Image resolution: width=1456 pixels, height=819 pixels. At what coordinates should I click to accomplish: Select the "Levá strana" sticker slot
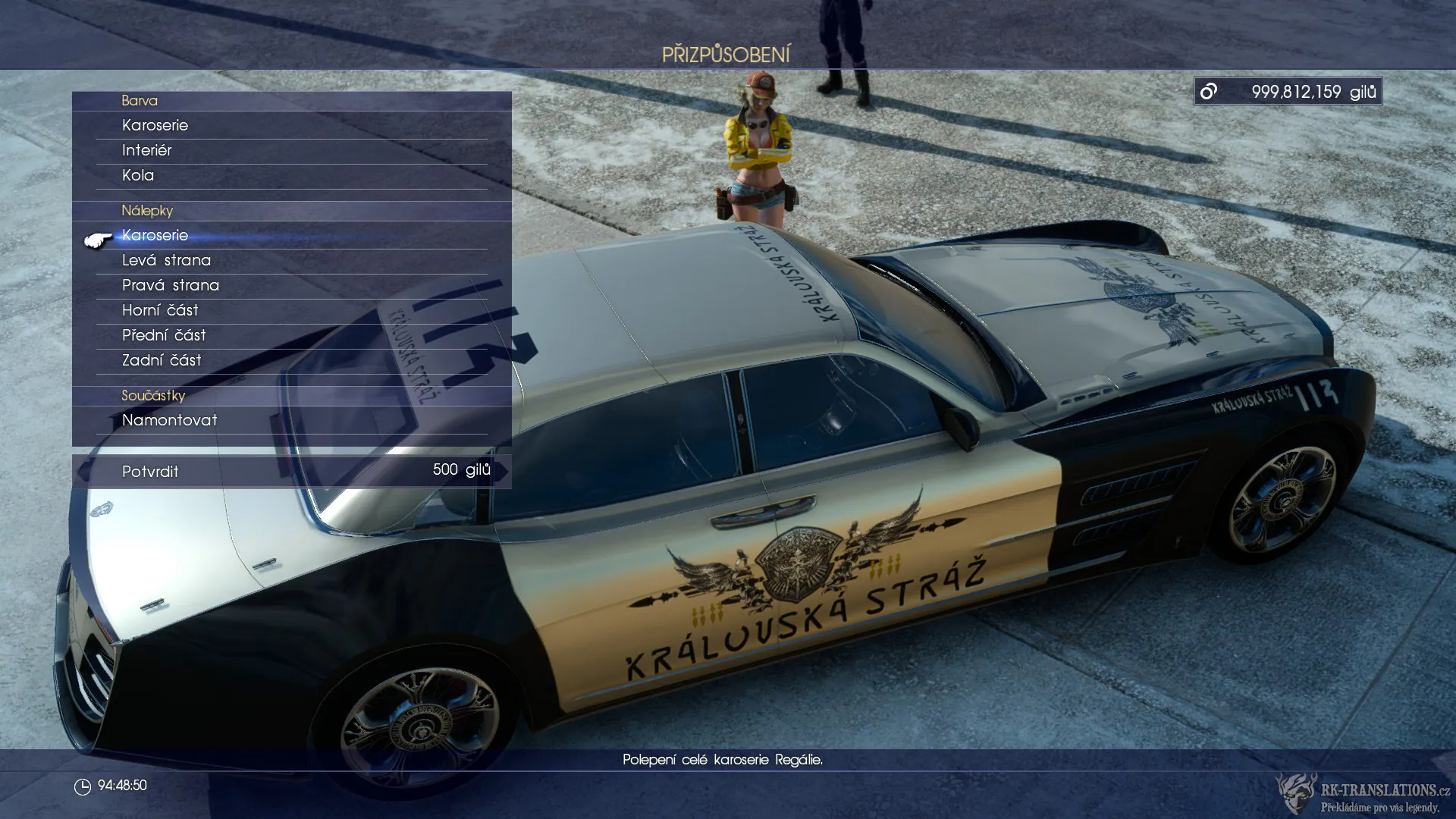(x=167, y=260)
